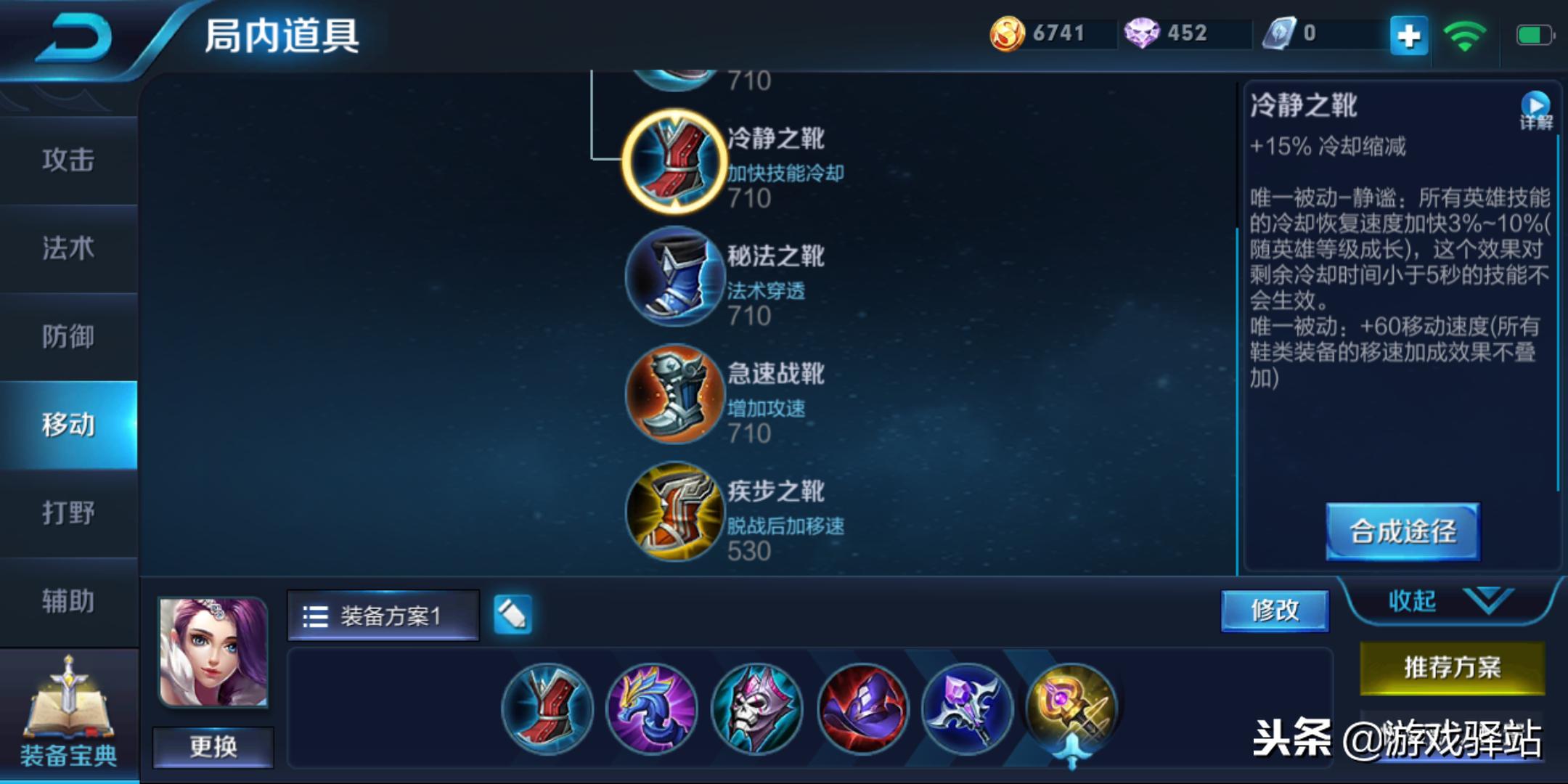Select the 急速战靴 item icon

[674, 394]
